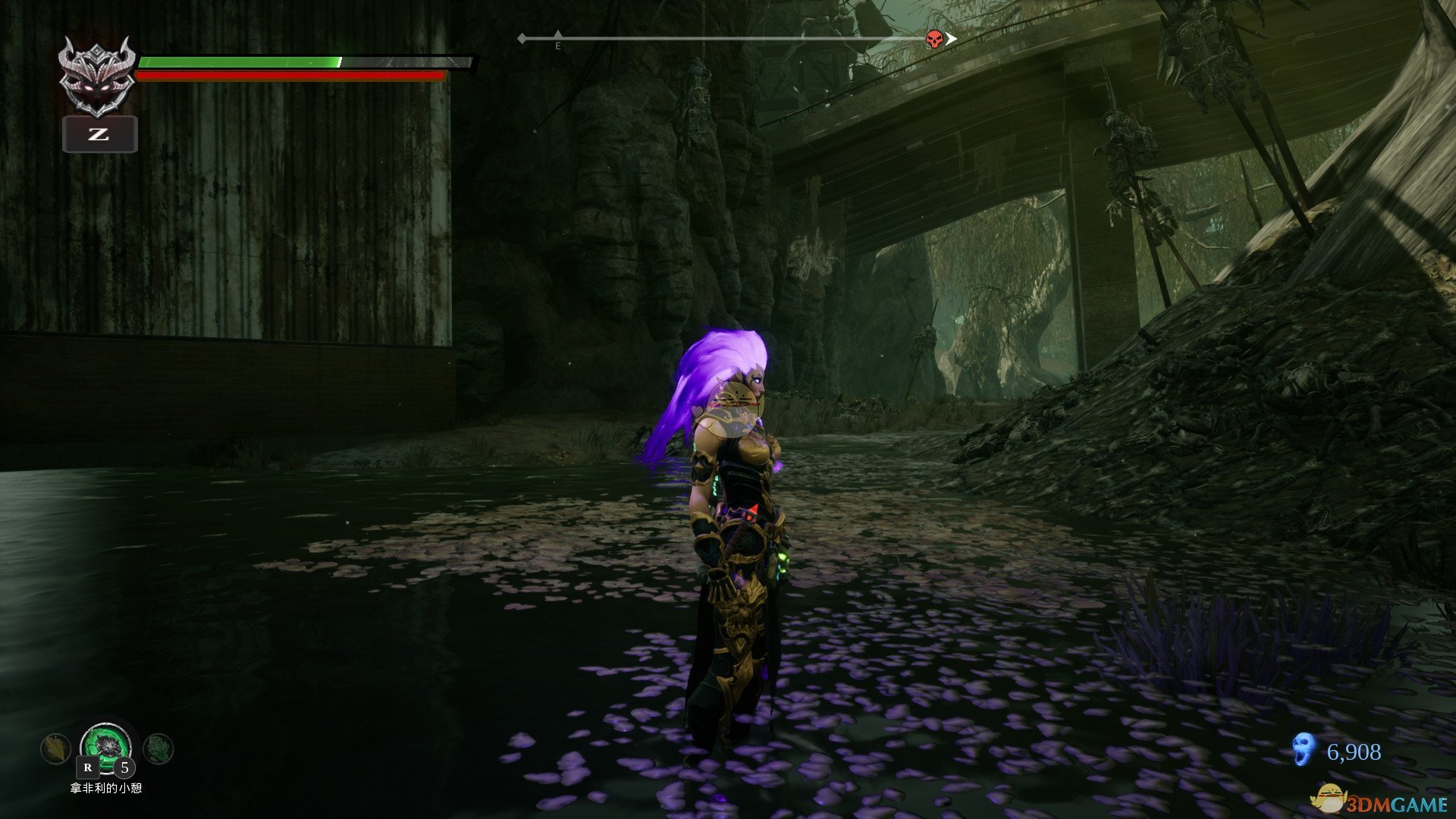Pick the dark green shard item slot
The image size is (1456, 819).
(x=158, y=749)
